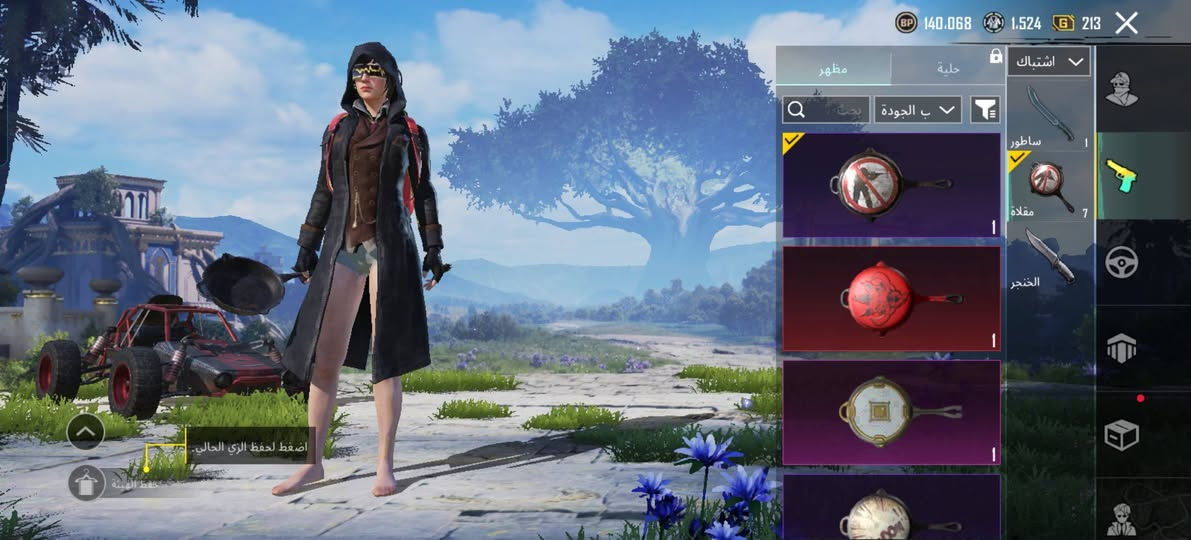1191x540 pixels.
Task: Click the search field with magnifier
Action: [x=825, y=109]
